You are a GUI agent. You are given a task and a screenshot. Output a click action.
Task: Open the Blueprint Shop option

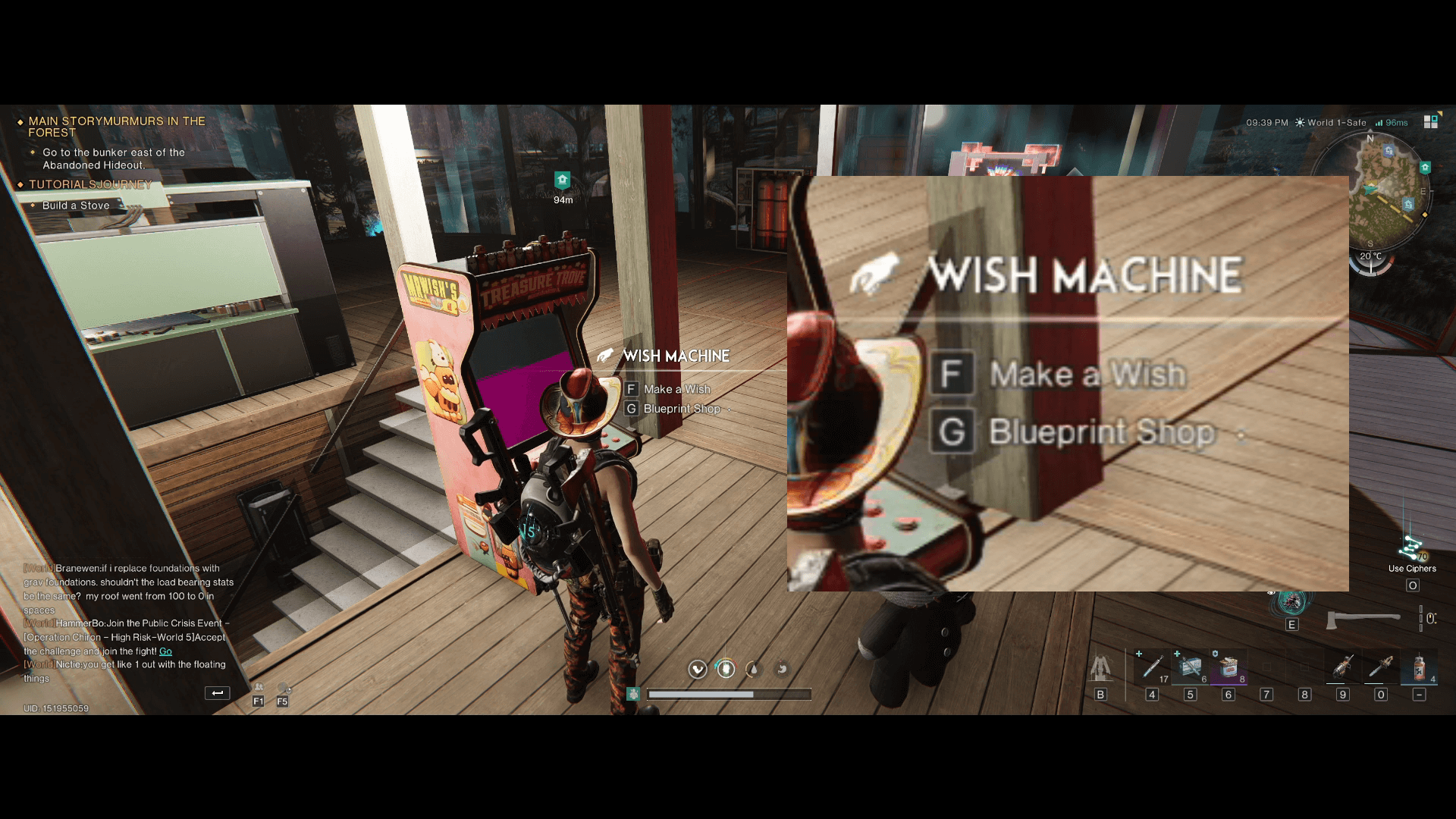point(680,409)
